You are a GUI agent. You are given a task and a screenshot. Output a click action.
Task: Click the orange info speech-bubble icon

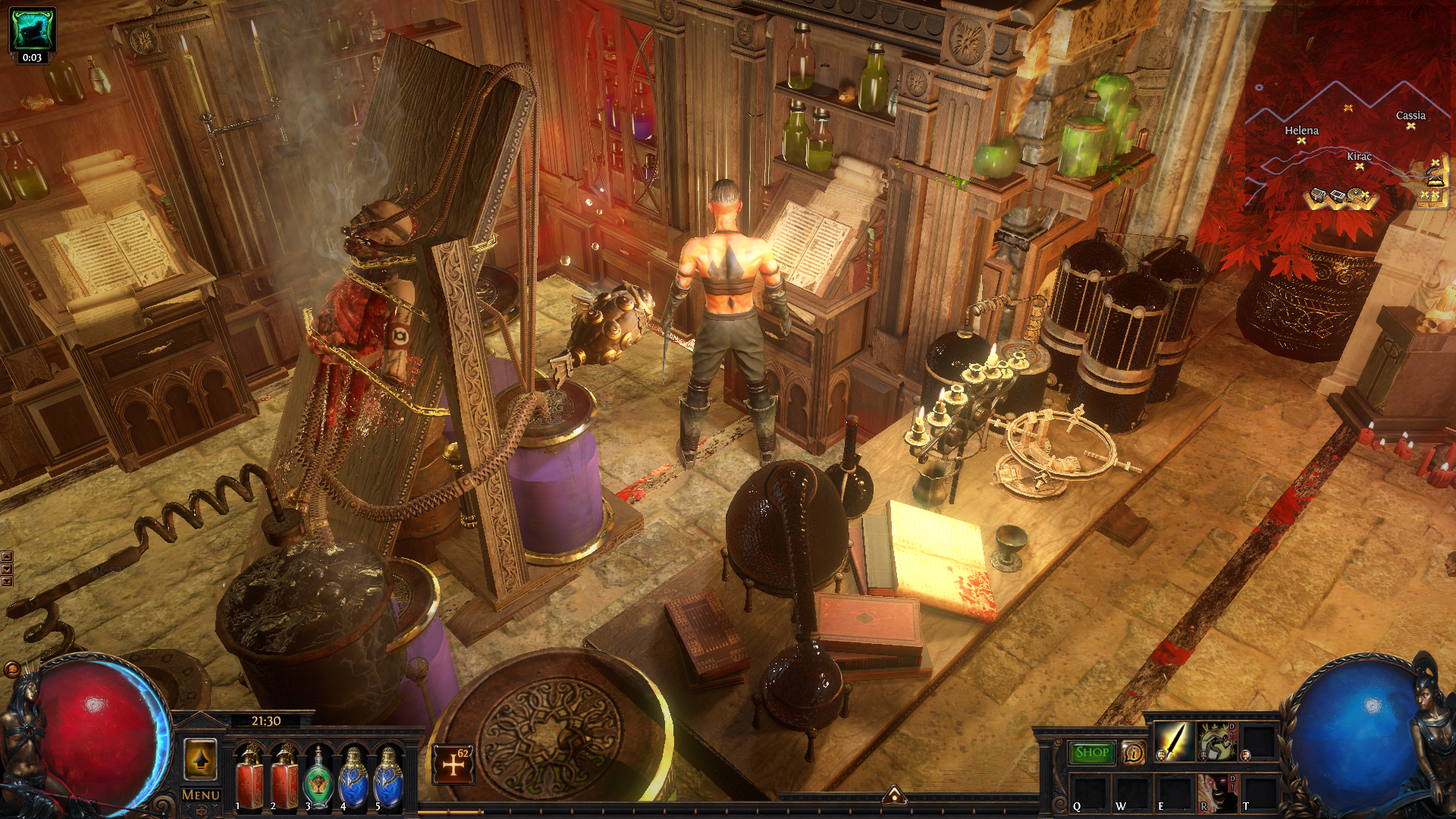(x=1133, y=752)
